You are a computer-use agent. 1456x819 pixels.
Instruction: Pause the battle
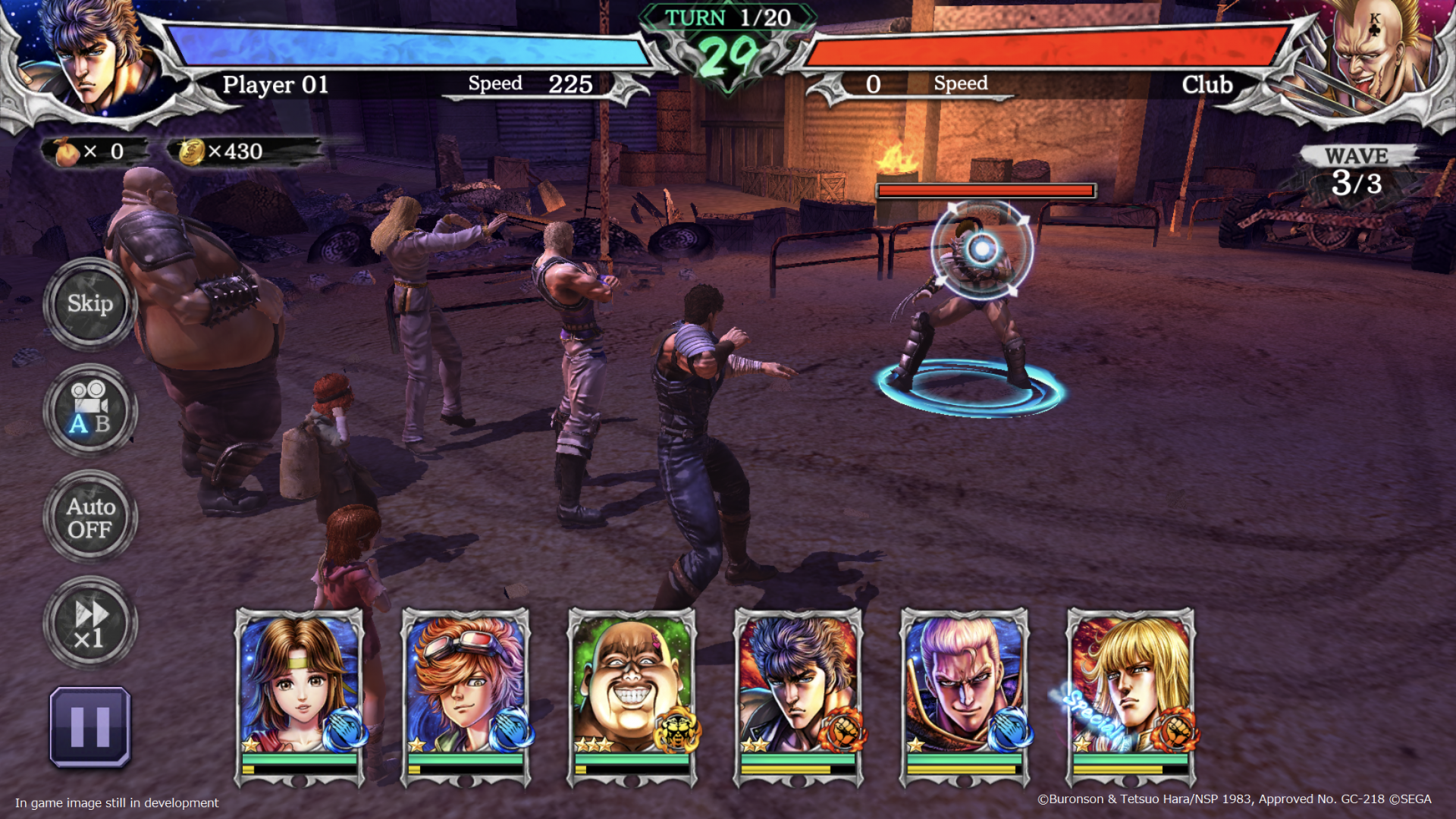click(90, 726)
